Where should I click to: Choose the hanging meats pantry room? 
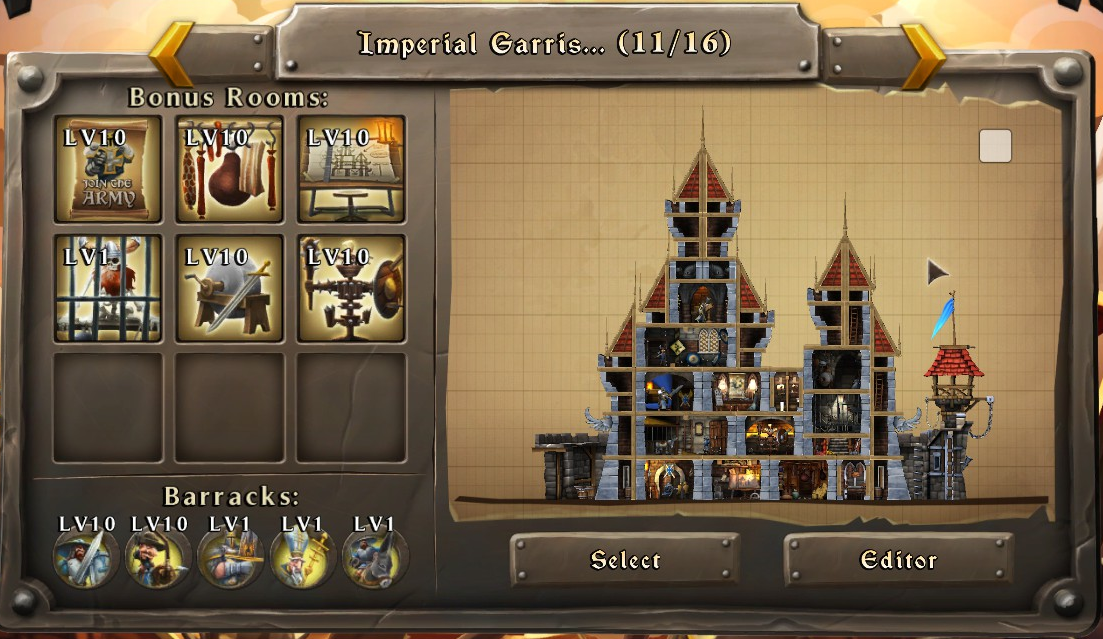pos(230,169)
